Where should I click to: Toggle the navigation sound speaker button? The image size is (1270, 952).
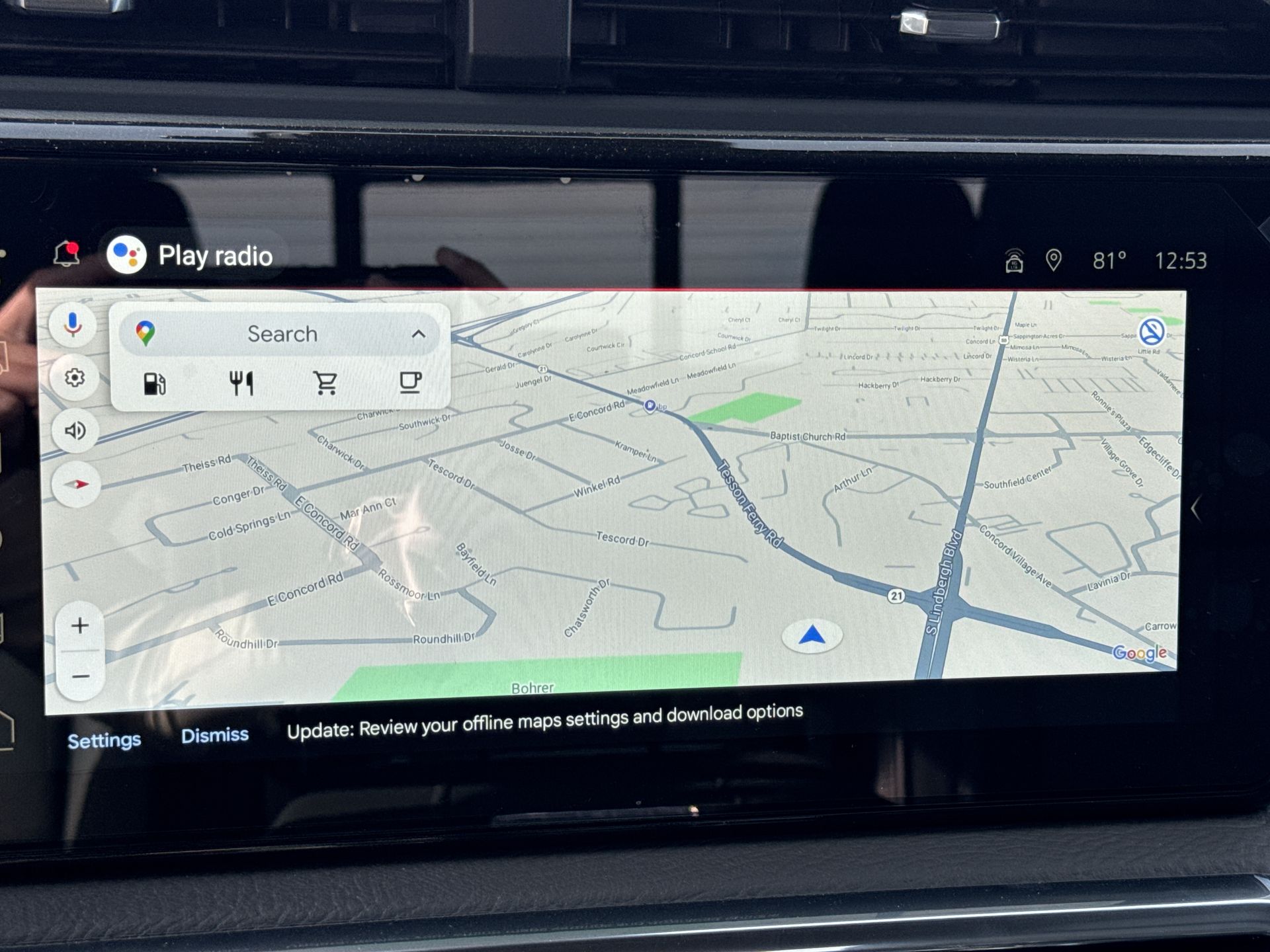pos(75,431)
